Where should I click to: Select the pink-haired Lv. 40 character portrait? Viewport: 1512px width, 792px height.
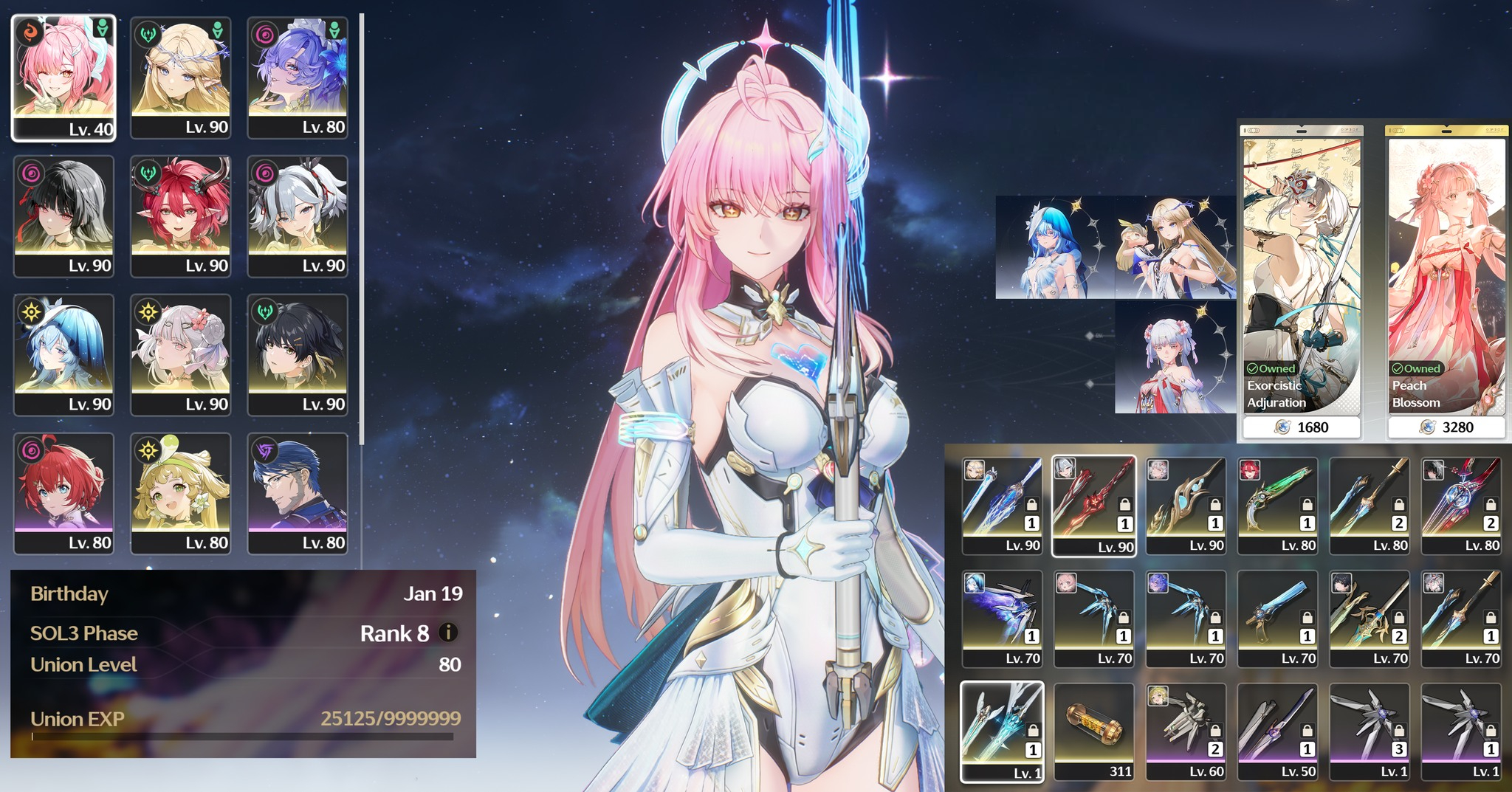point(64,77)
